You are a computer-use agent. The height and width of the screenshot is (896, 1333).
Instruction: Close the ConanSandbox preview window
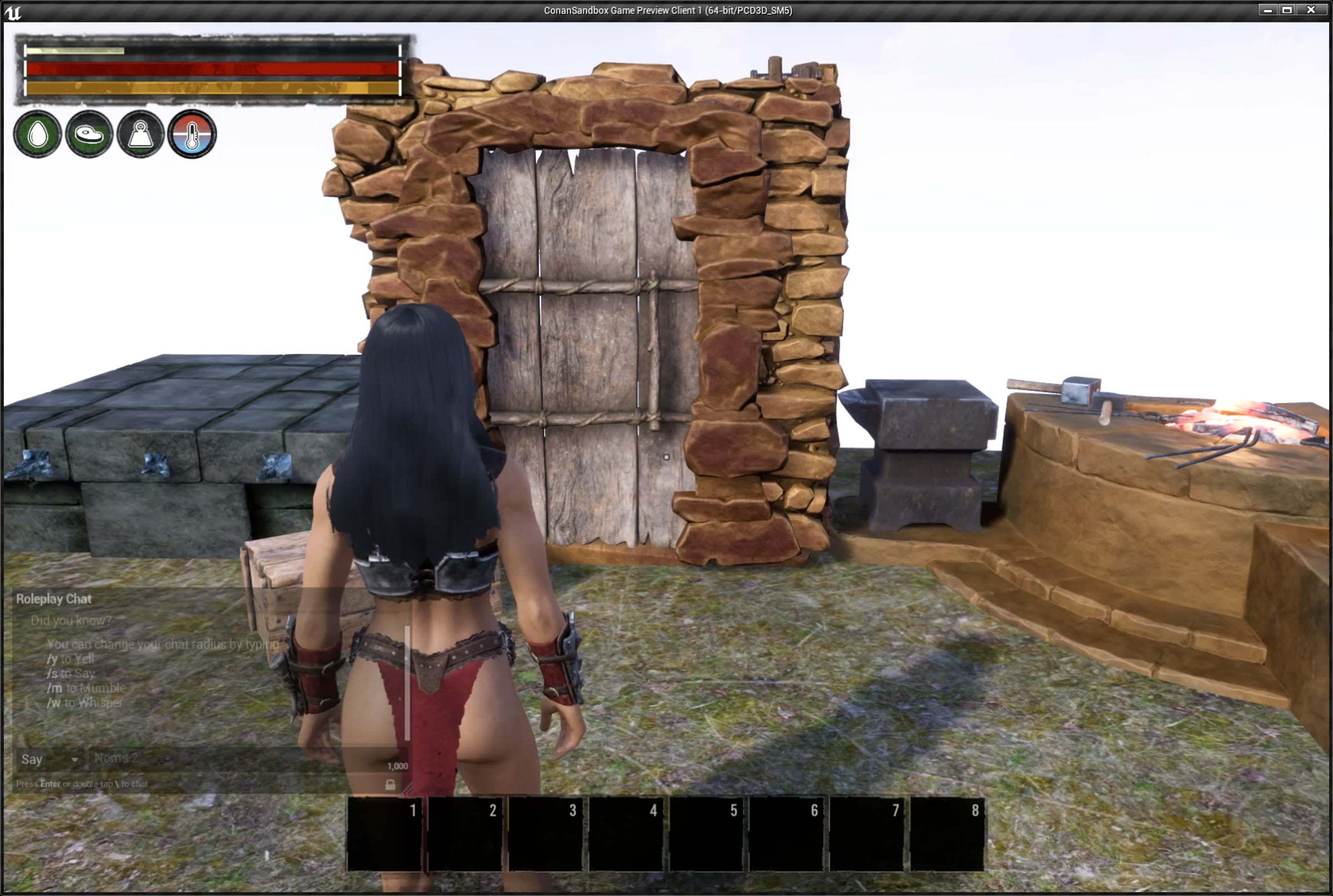pos(1311,11)
